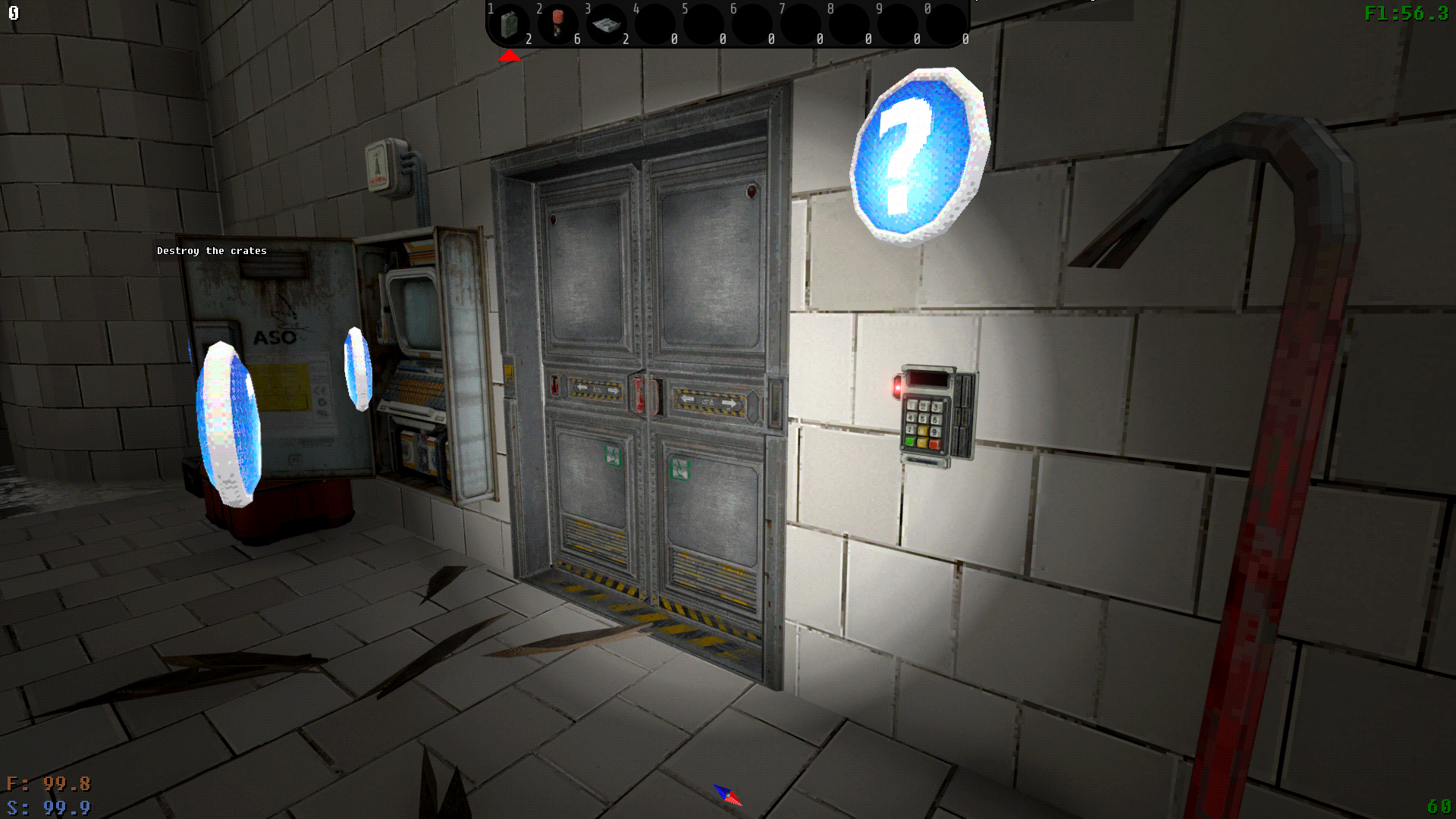Screen dimensions: 1456x819
Task: Select the red canister item slot
Action: point(558,24)
